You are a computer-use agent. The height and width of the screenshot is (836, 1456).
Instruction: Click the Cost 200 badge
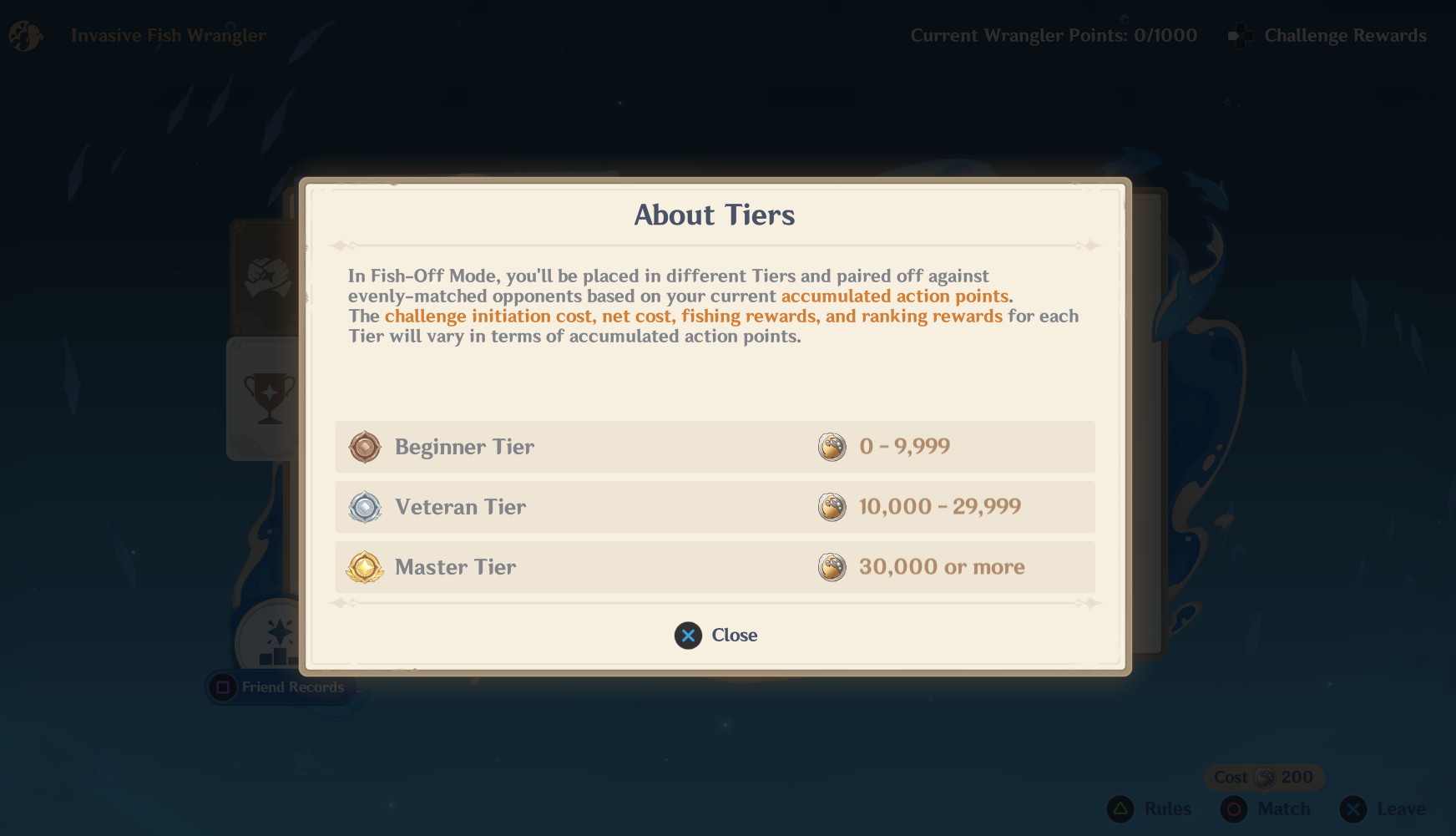[x=1264, y=777]
